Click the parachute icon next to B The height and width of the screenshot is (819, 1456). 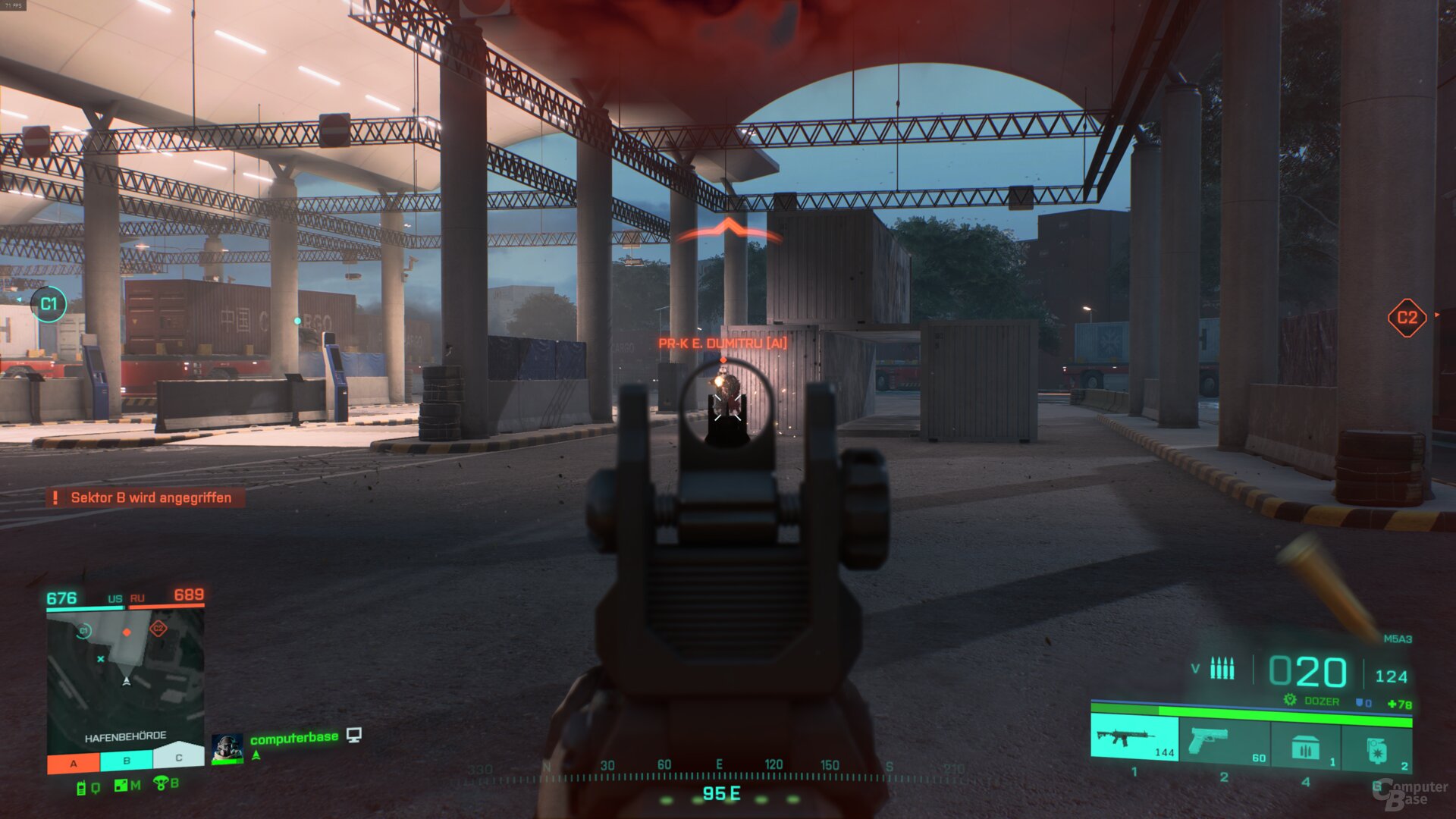tap(162, 784)
